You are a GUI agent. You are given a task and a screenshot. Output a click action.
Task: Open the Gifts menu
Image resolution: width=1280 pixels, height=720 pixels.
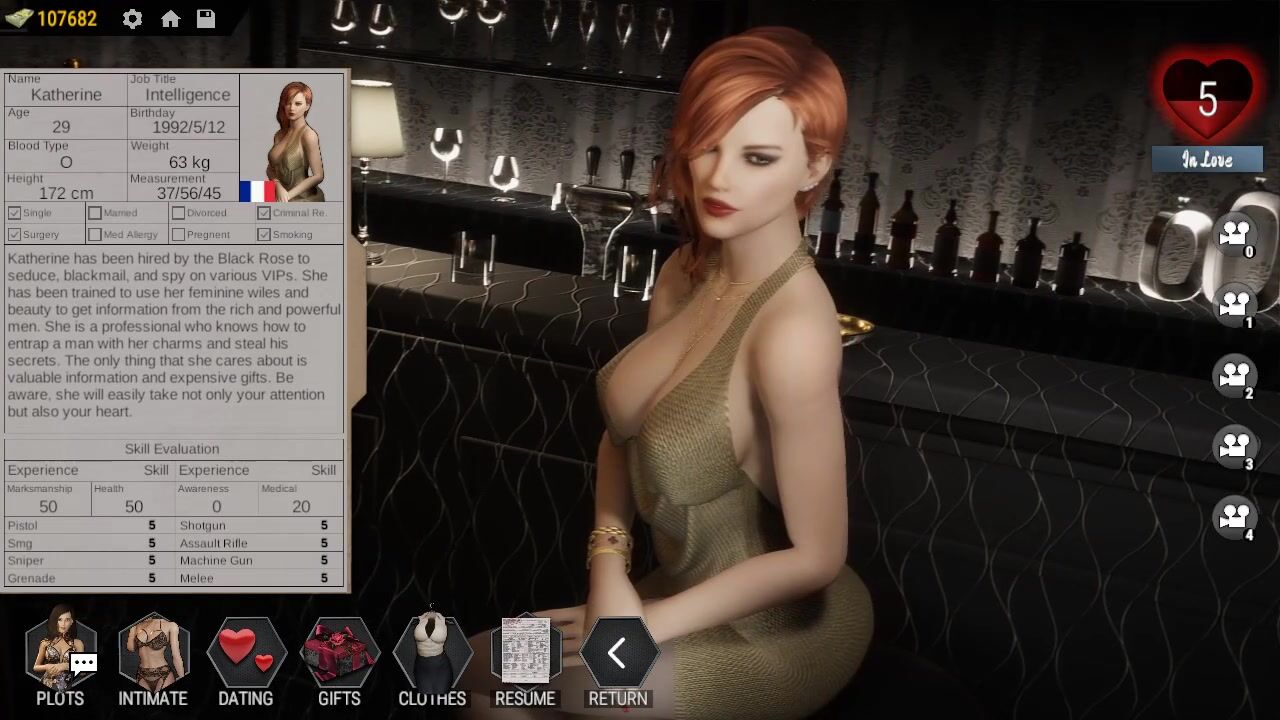point(339,656)
